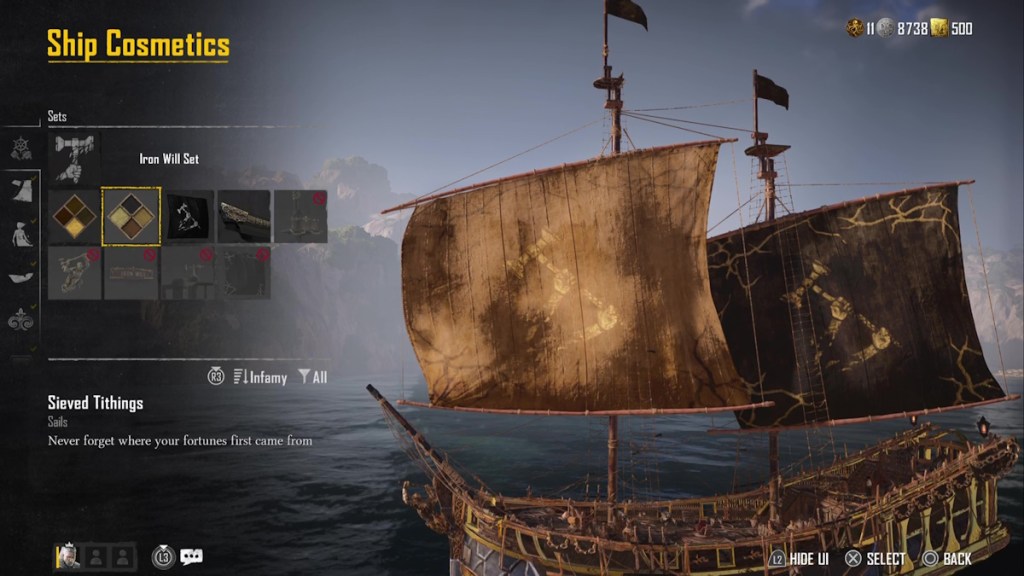
Task: Hide the UI overlay
Action: click(791, 559)
